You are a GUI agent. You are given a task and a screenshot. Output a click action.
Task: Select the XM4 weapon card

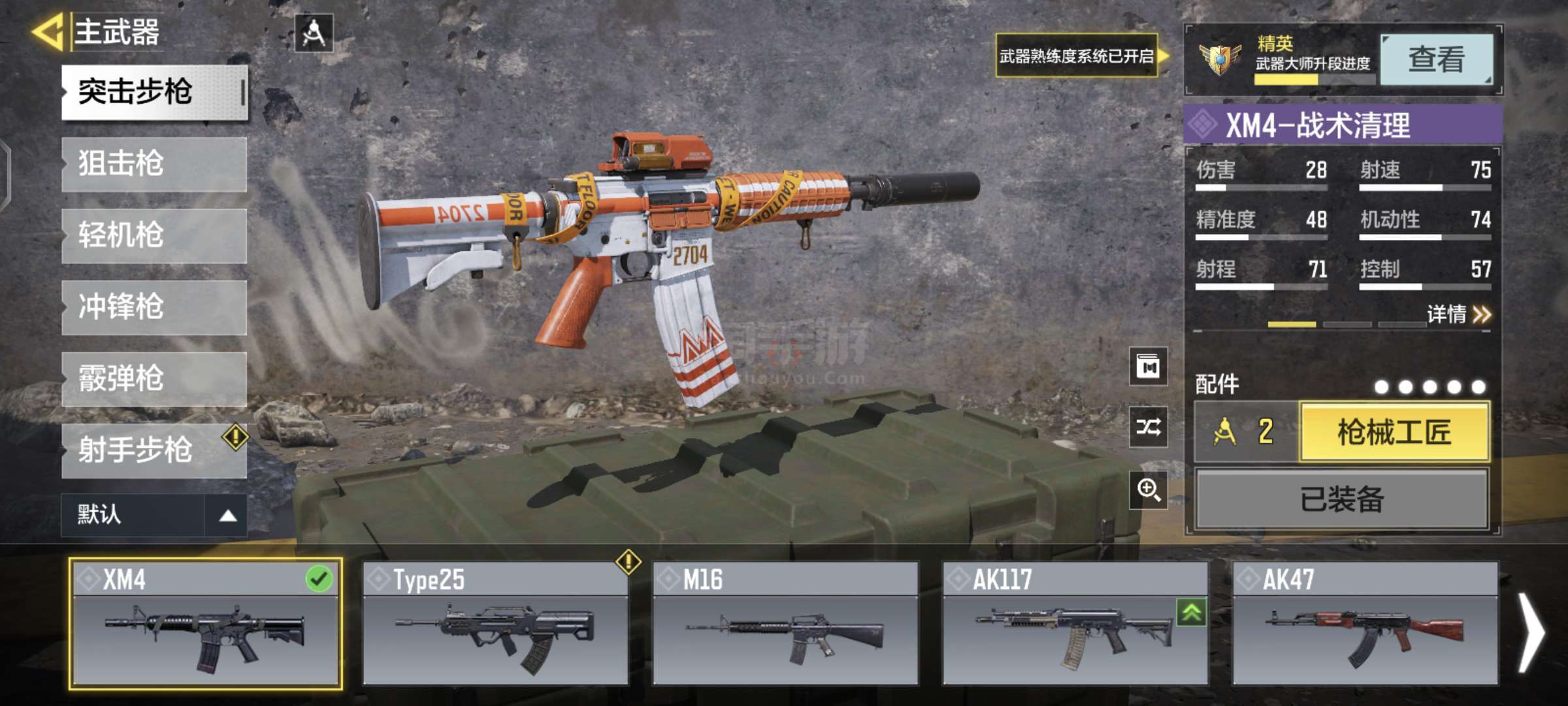pos(205,624)
